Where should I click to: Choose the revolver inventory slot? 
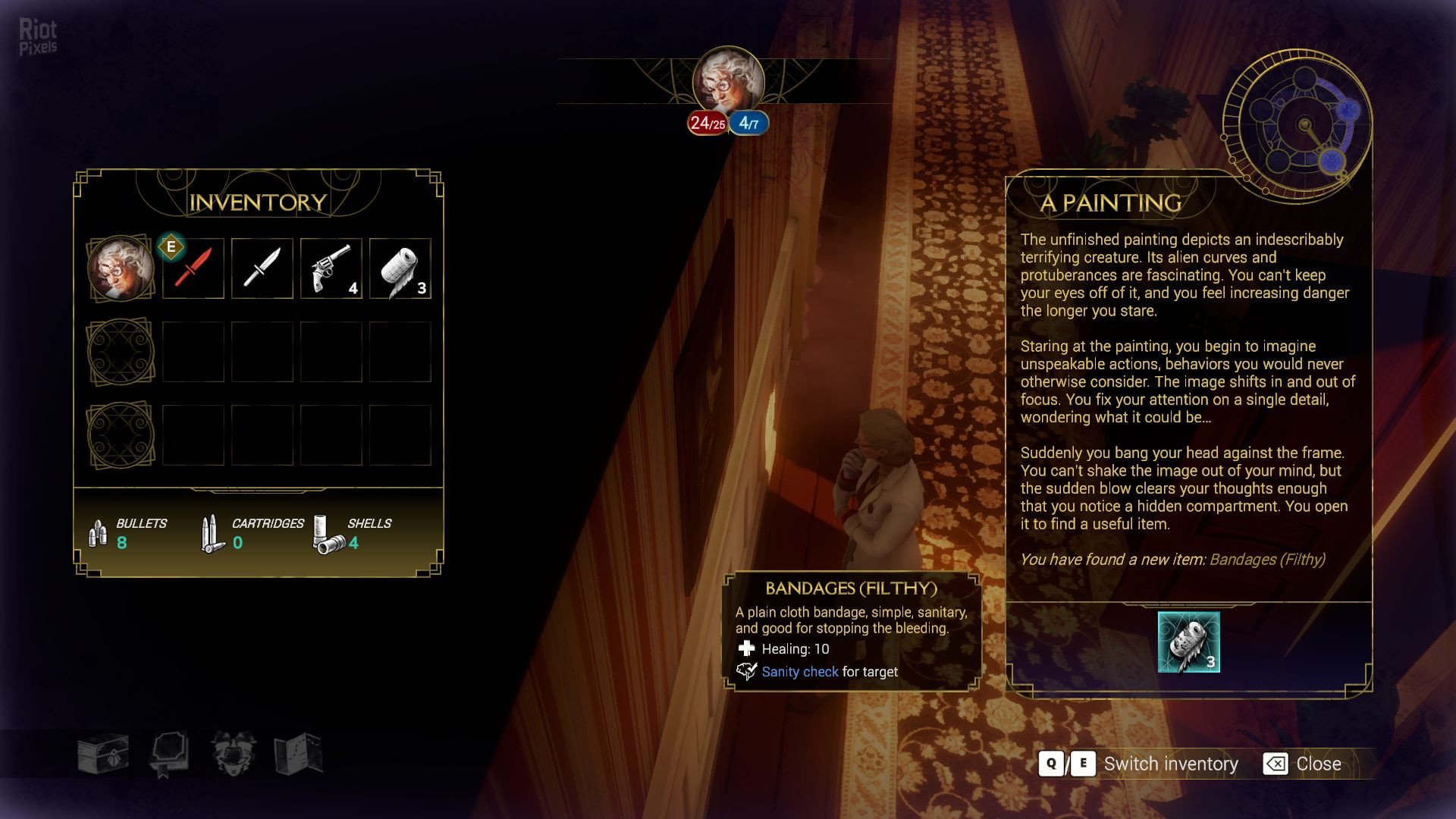331,268
